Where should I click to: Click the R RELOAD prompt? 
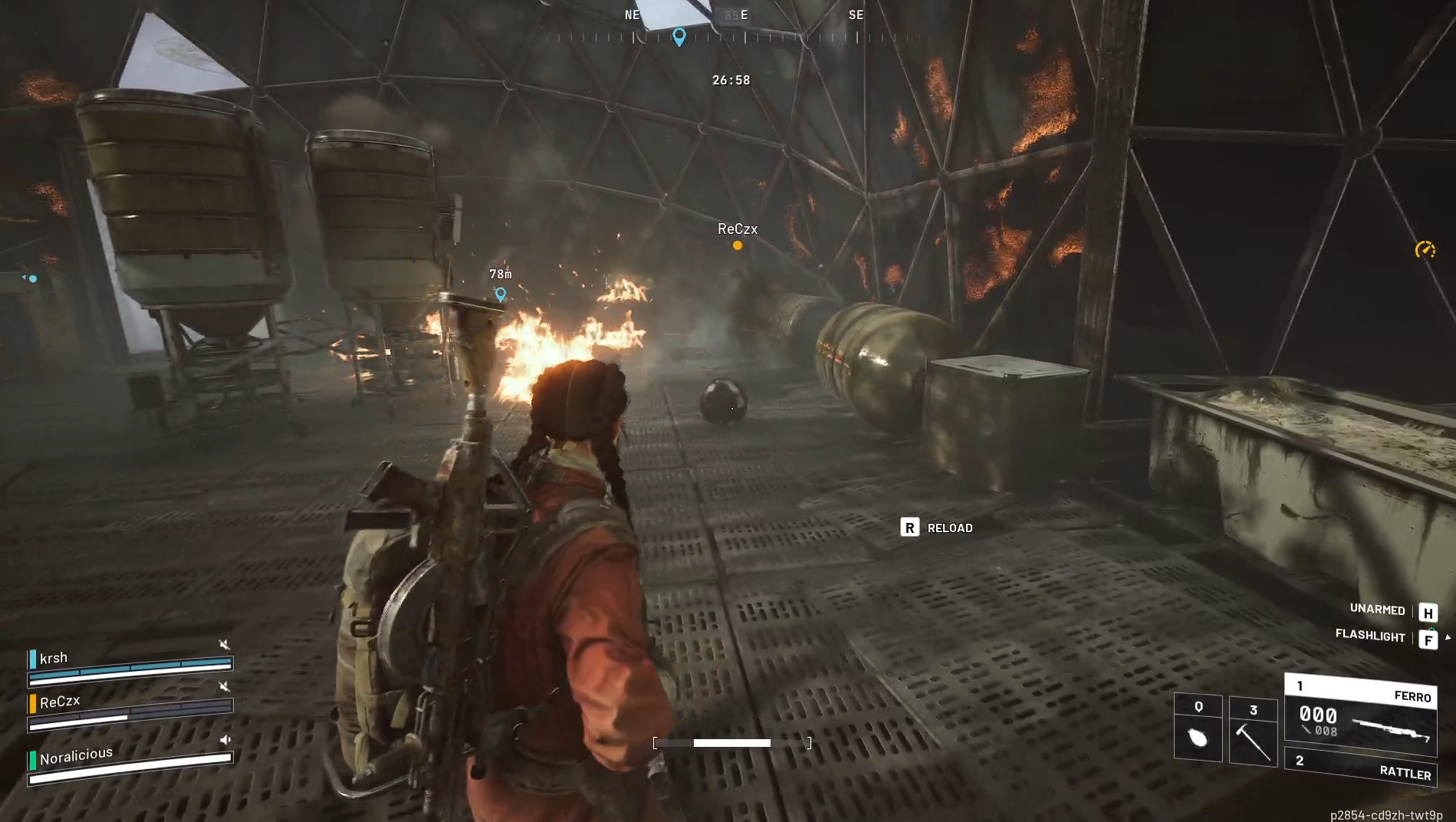937,528
